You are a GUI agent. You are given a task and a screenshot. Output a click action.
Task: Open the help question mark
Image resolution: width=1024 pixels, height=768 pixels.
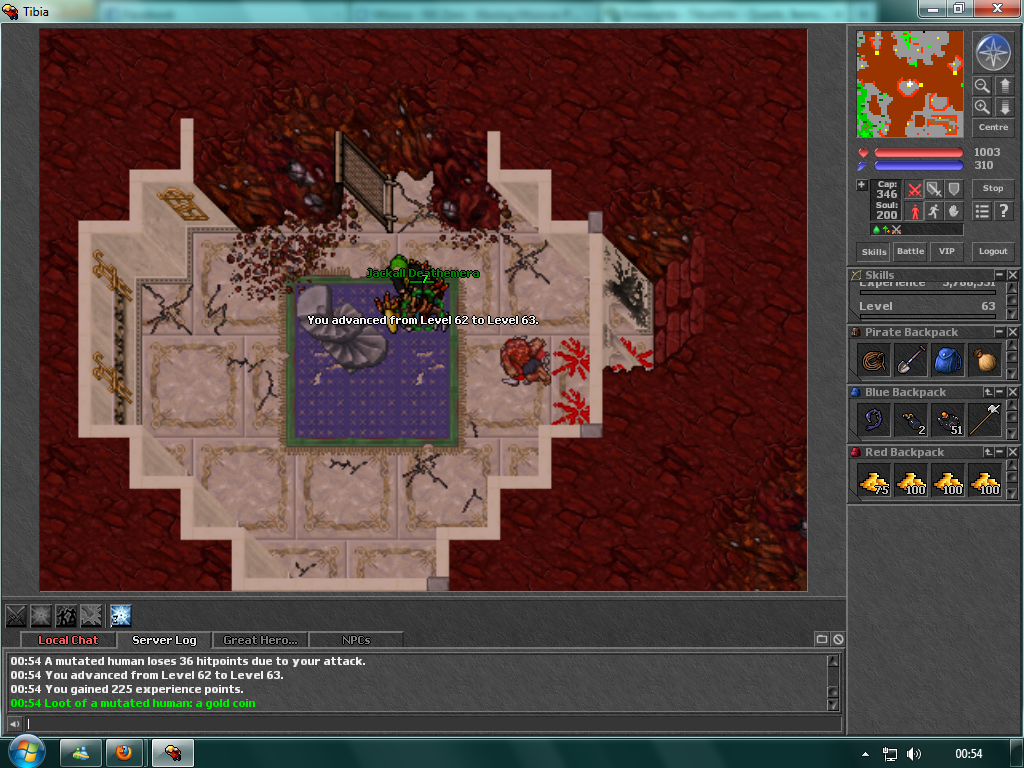[x=1003, y=211]
